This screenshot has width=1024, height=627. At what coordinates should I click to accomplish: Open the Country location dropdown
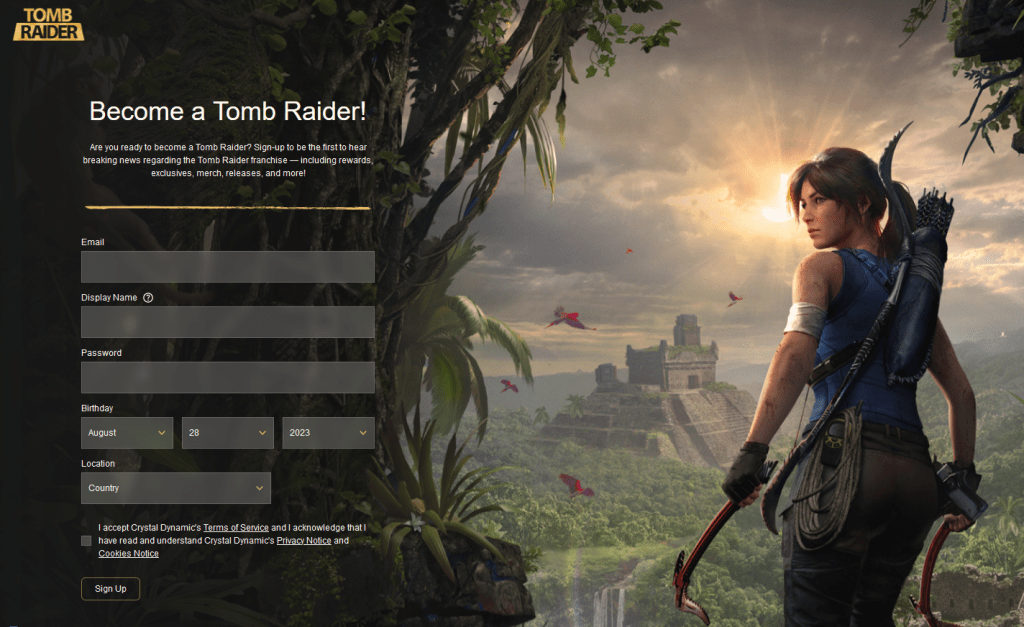(x=176, y=488)
